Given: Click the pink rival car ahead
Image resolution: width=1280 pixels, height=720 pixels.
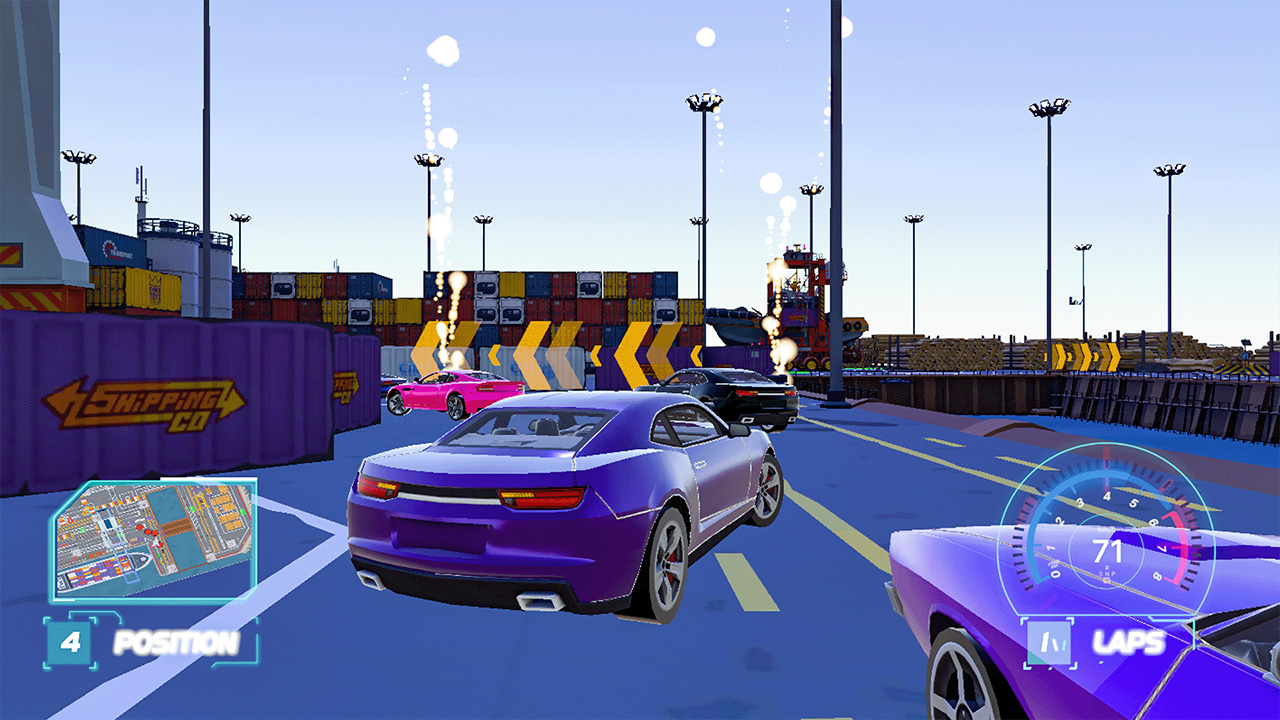Looking at the screenshot, I should (x=455, y=393).
